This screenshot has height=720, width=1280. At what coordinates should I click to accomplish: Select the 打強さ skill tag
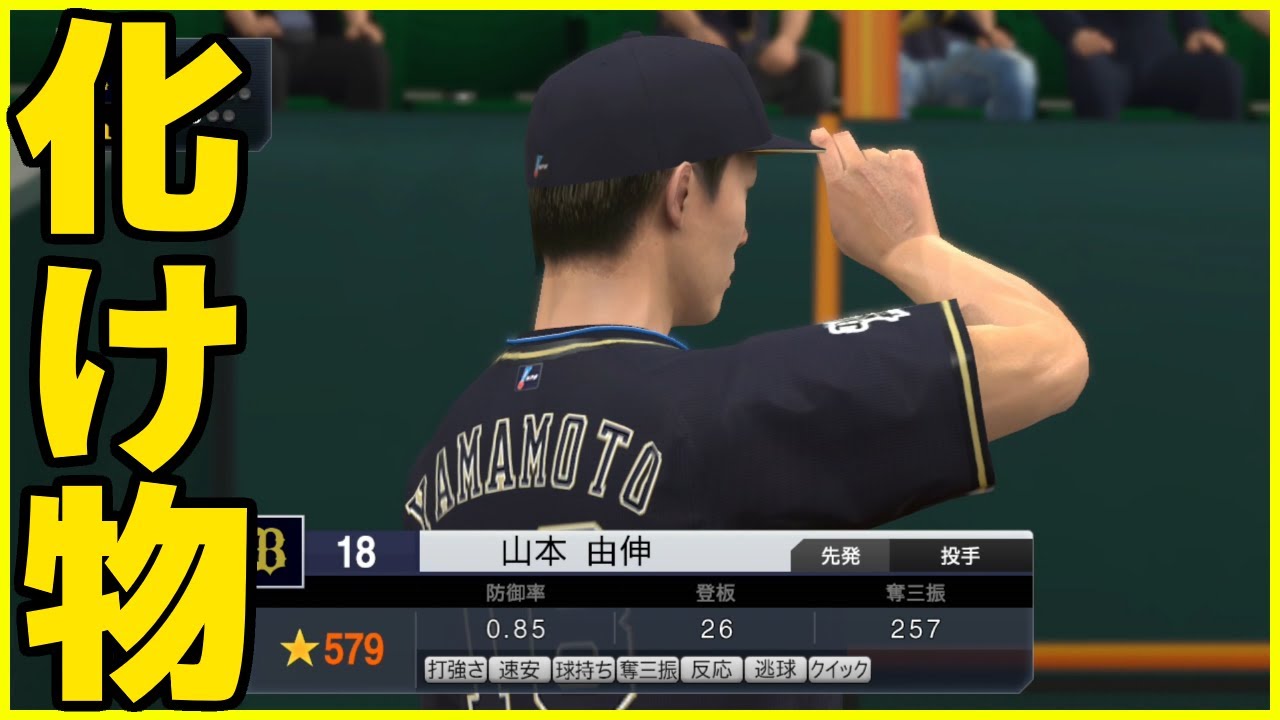pyautogui.click(x=455, y=669)
